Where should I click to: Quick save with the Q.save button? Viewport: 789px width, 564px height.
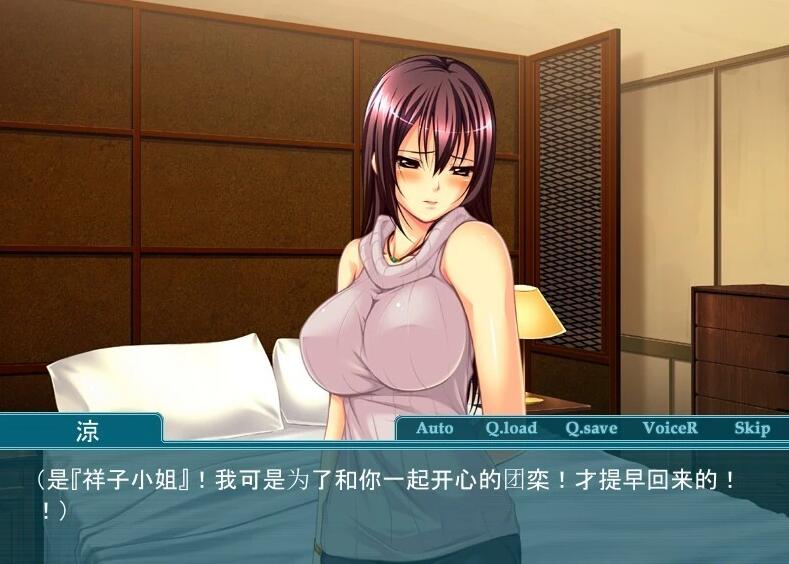(x=591, y=428)
